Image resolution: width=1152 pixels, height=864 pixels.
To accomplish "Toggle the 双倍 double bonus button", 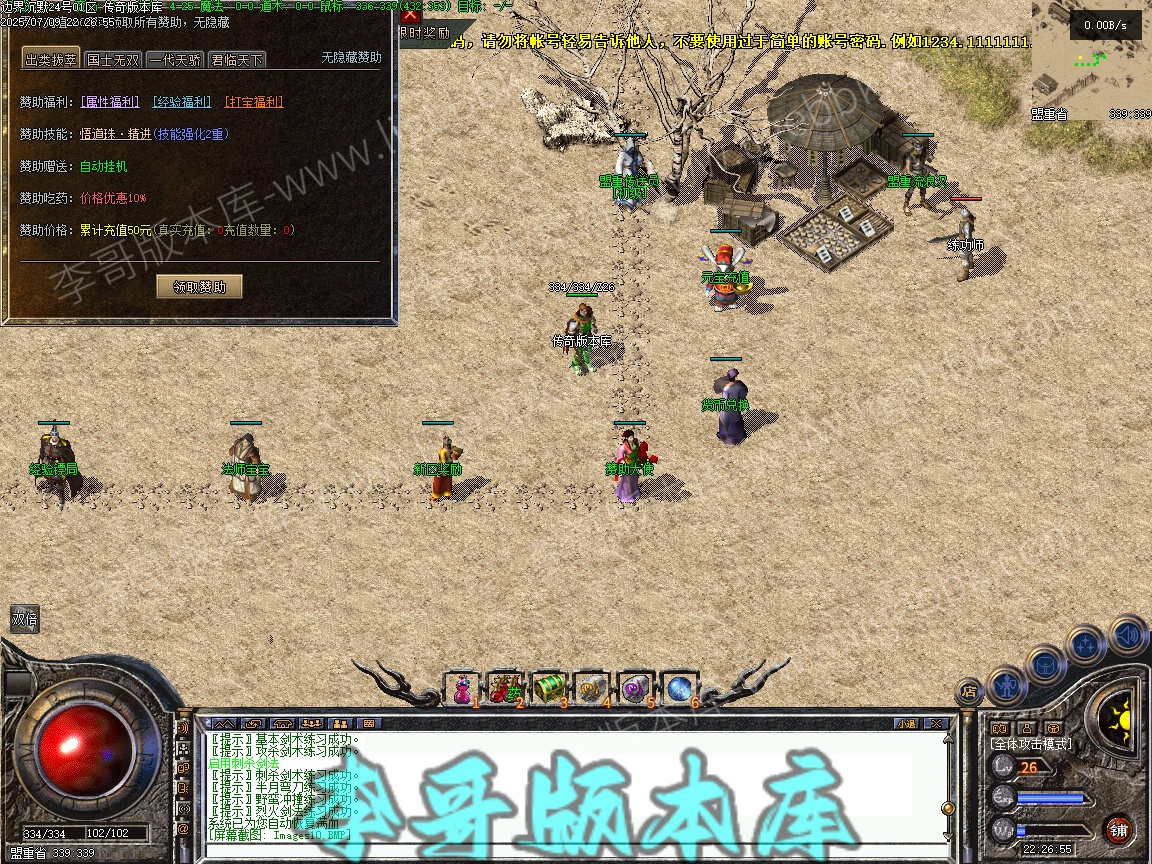I will (x=25, y=618).
